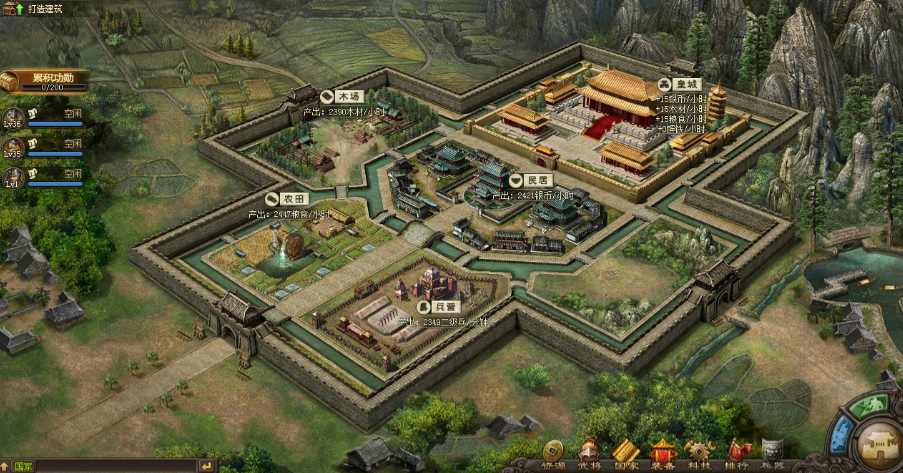Image resolution: width=903 pixels, height=473 pixels.
Task: Click the chat text input field
Action: point(115,466)
